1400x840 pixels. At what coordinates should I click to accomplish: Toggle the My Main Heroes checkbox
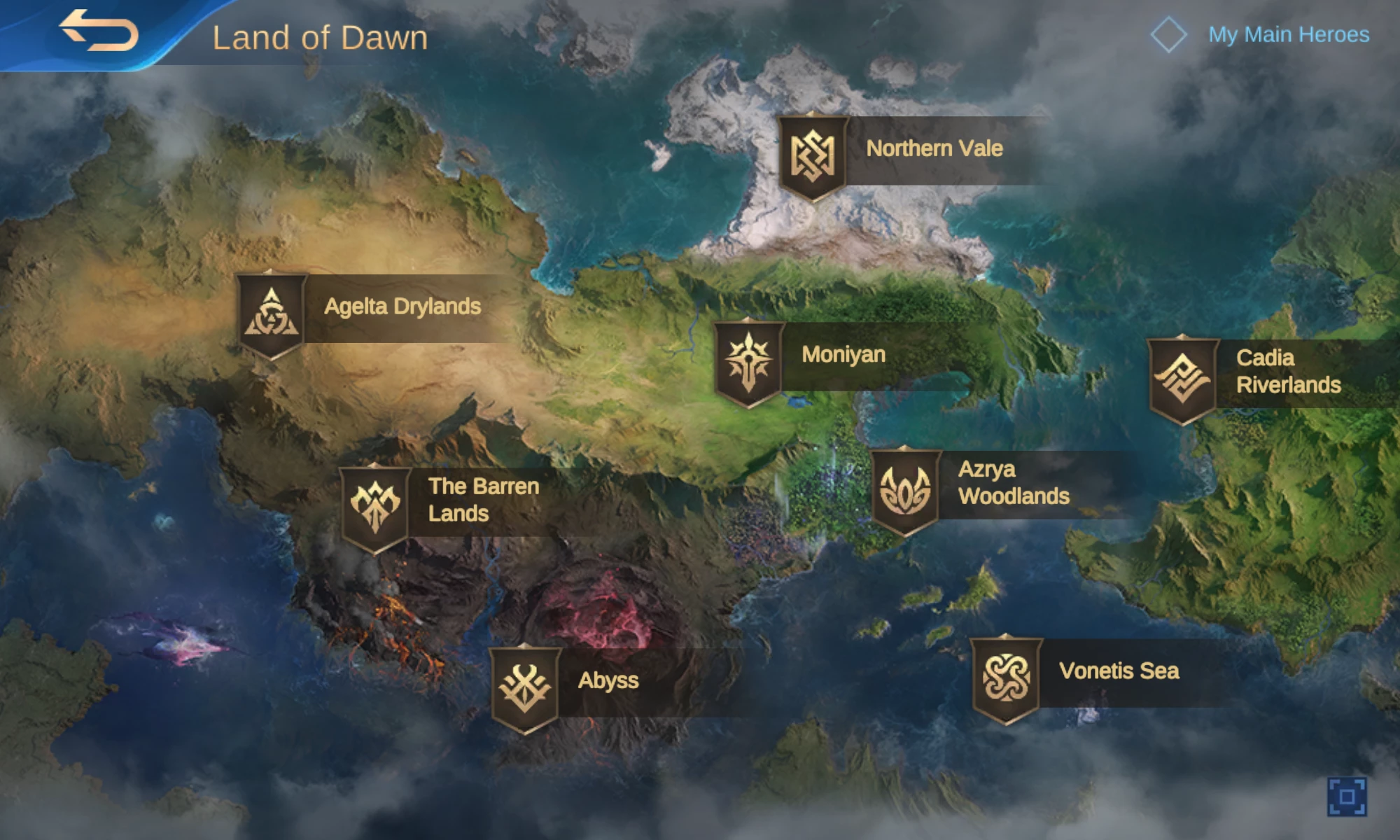point(1168,34)
